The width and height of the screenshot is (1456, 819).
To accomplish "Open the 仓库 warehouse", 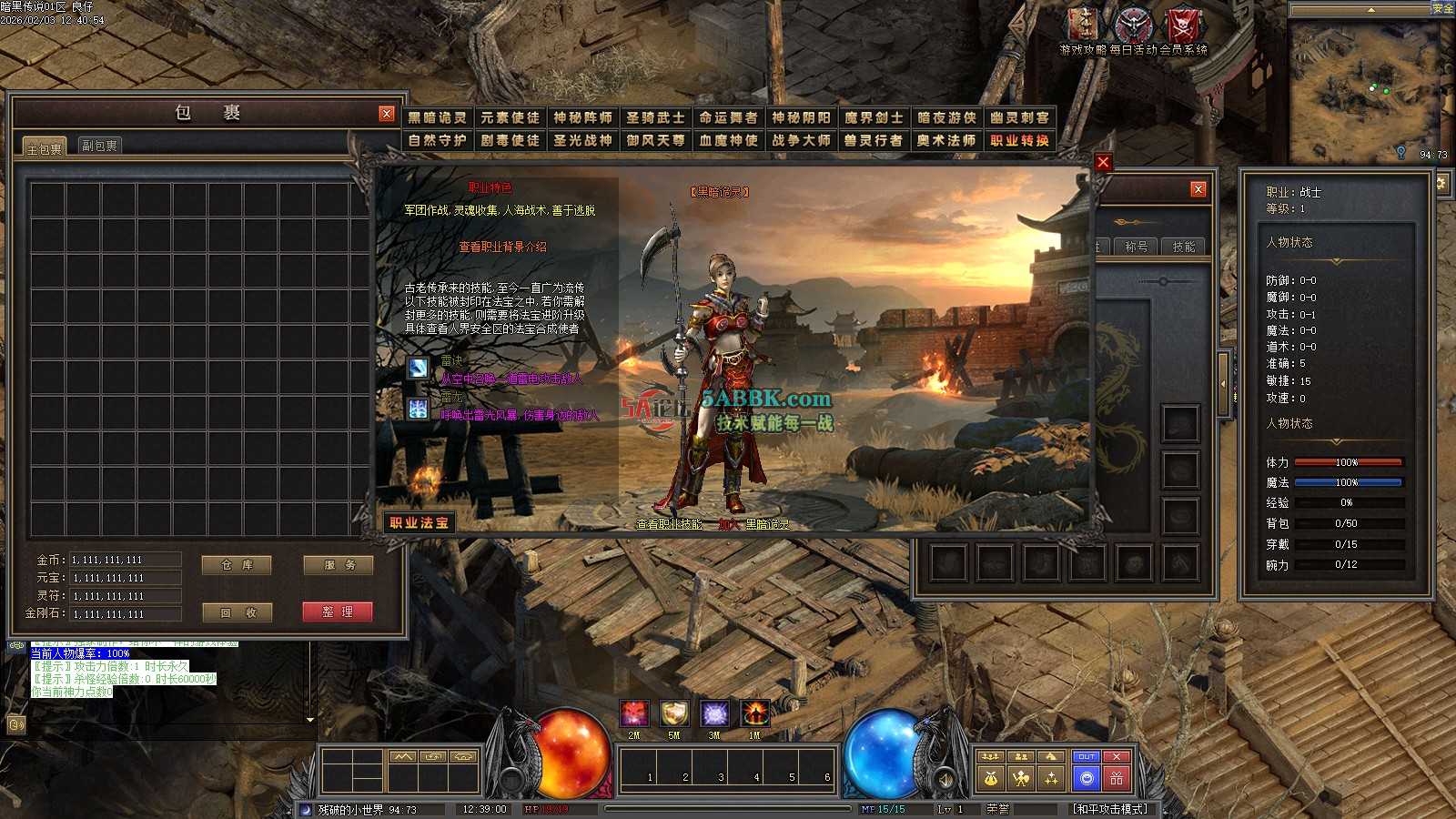I will tap(238, 565).
